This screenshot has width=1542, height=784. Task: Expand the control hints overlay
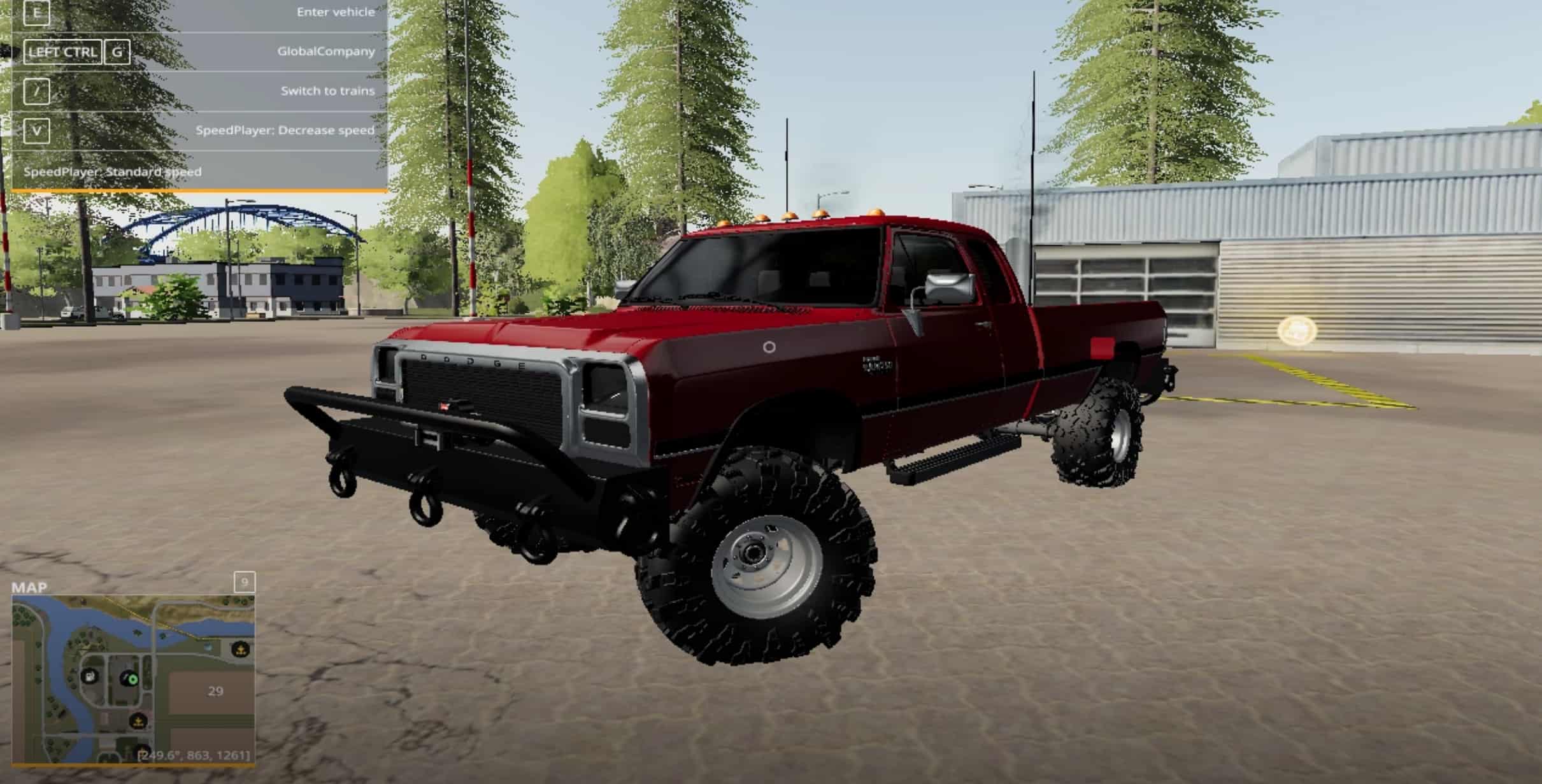(x=197, y=189)
